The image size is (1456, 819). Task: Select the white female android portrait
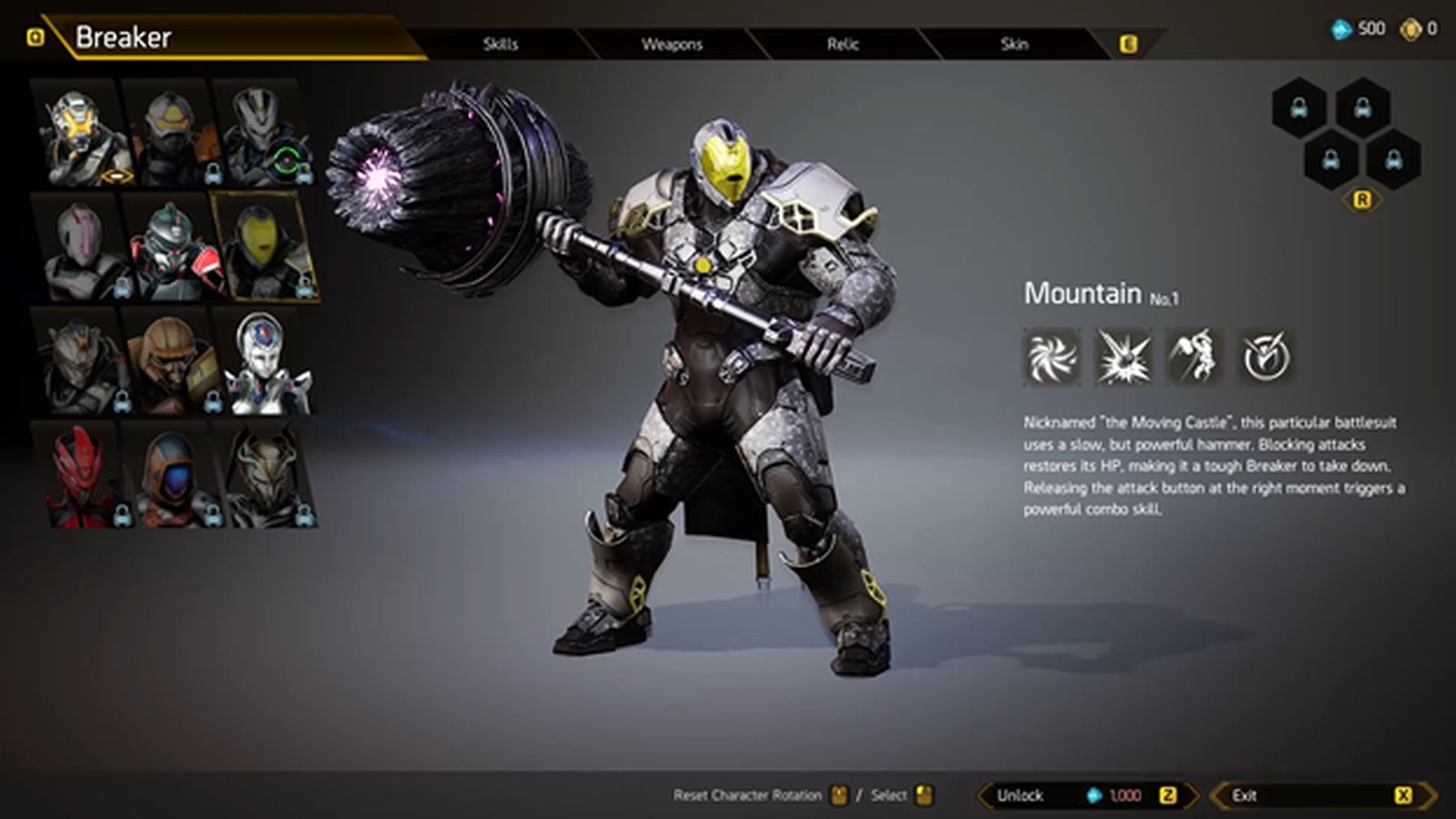[264, 362]
